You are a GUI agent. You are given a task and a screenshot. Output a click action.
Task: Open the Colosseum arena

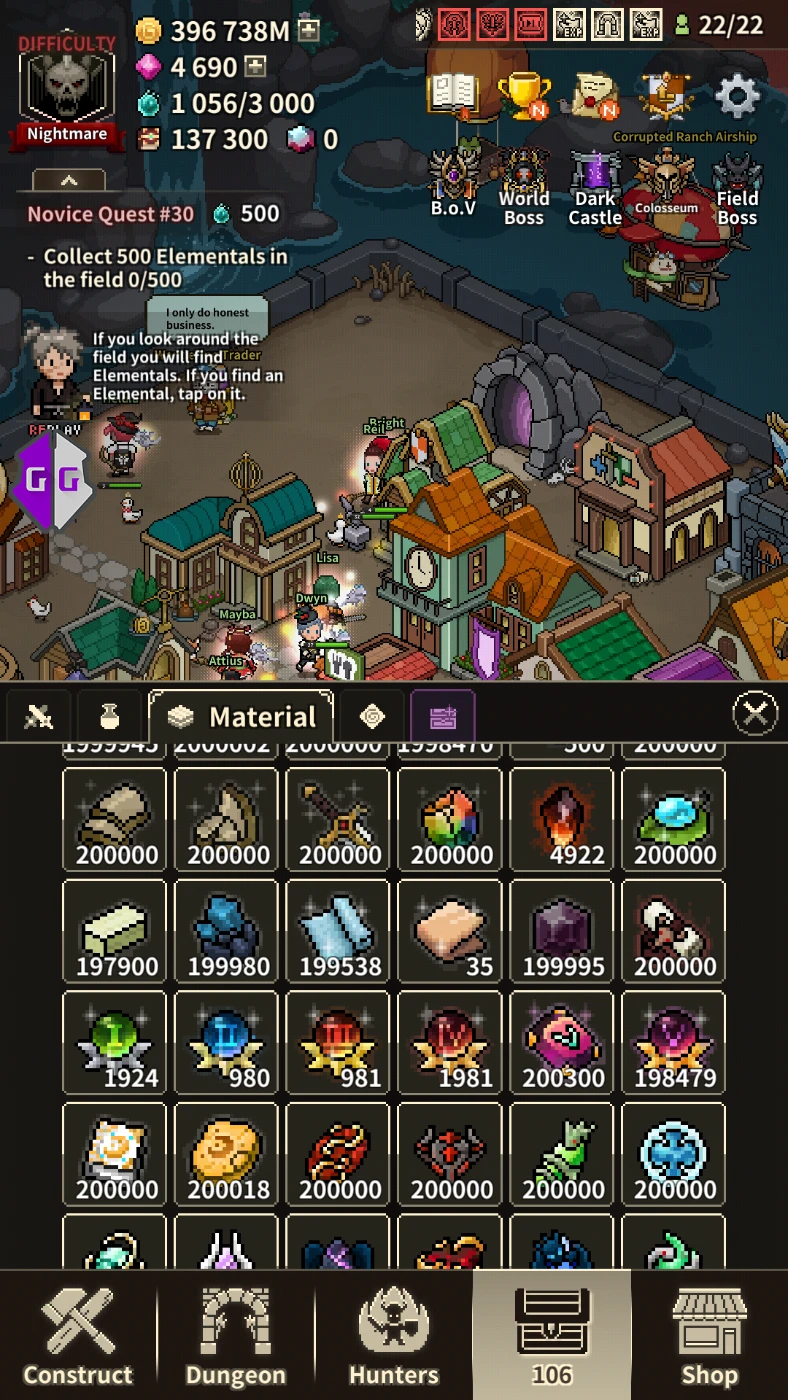coord(666,187)
